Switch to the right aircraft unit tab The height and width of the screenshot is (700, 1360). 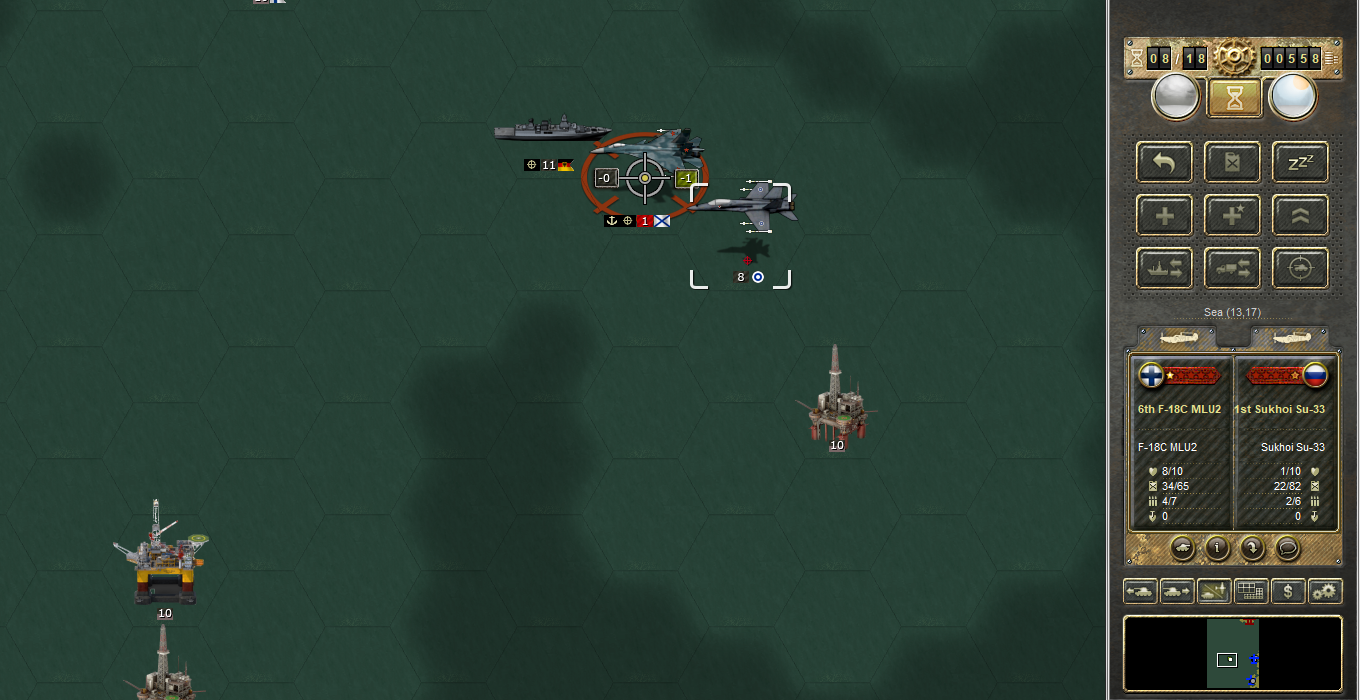tap(1289, 339)
